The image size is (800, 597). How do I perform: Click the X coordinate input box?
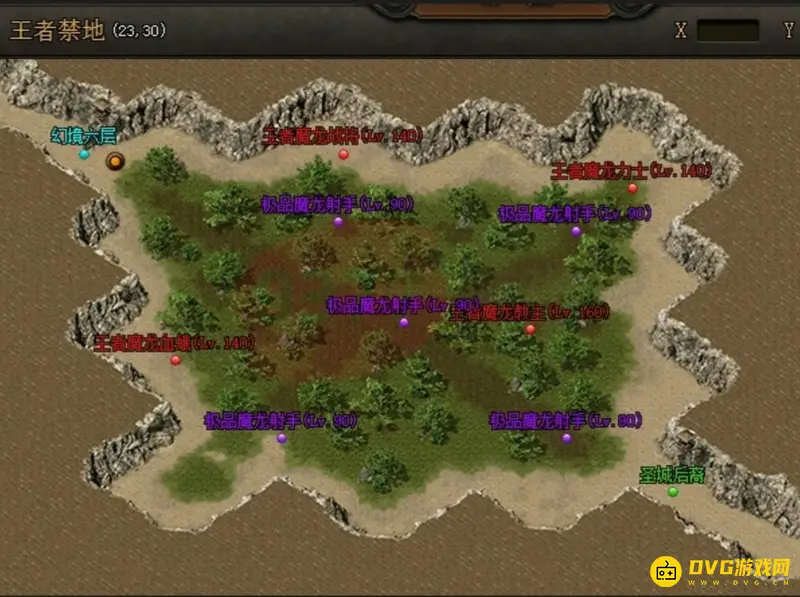pos(727,30)
